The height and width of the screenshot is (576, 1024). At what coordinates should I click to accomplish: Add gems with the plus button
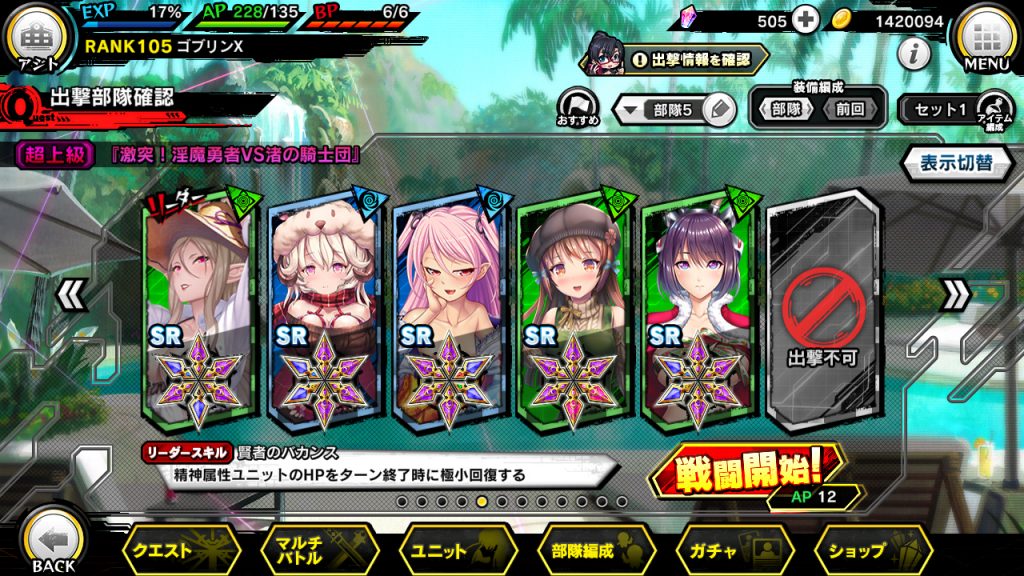coord(805,19)
